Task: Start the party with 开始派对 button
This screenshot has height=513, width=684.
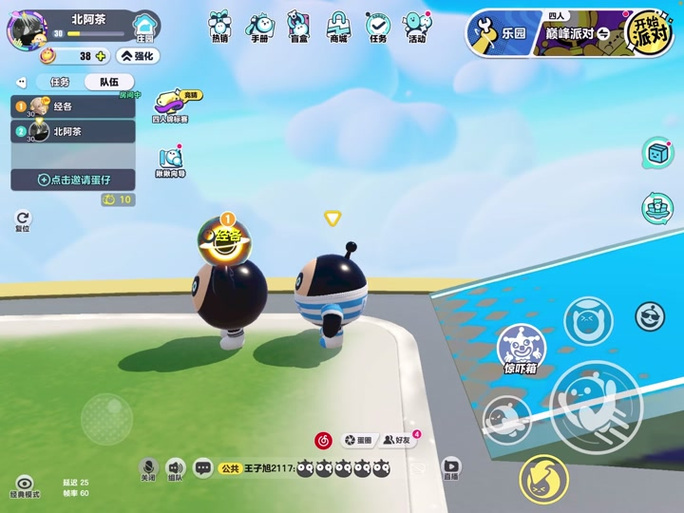Action: point(648,33)
